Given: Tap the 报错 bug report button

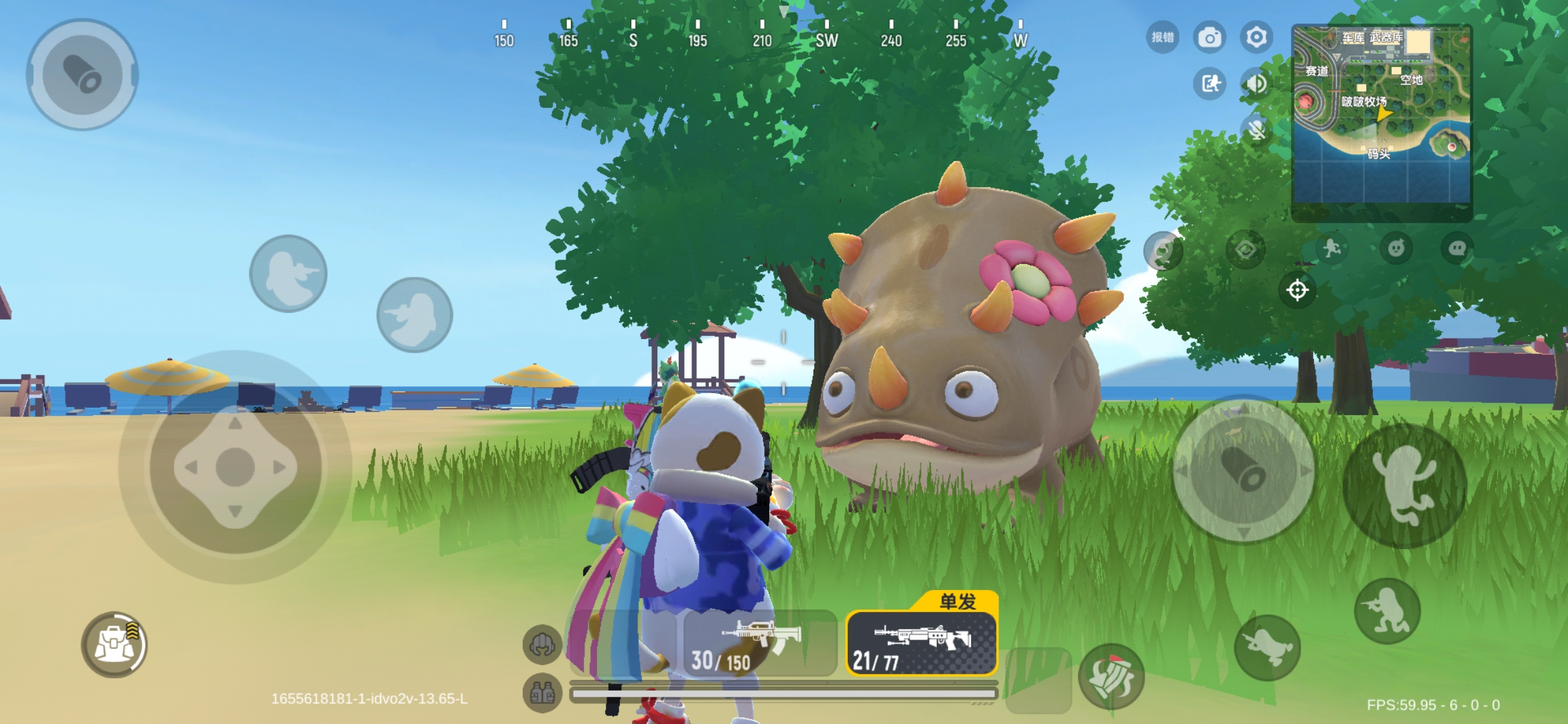Looking at the screenshot, I should (1163, 38).
